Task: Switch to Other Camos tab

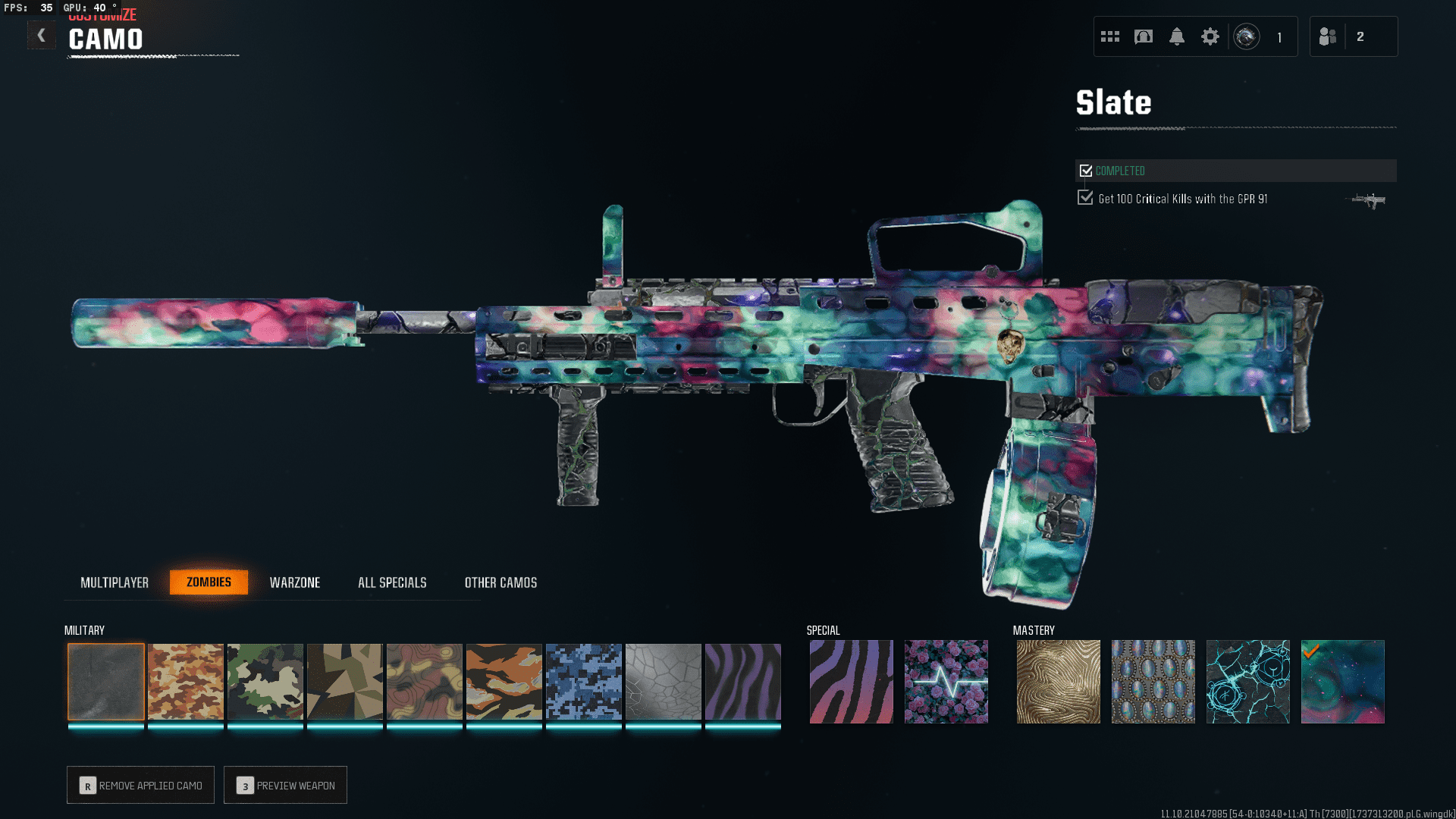Action: click(x=500, y=582)
